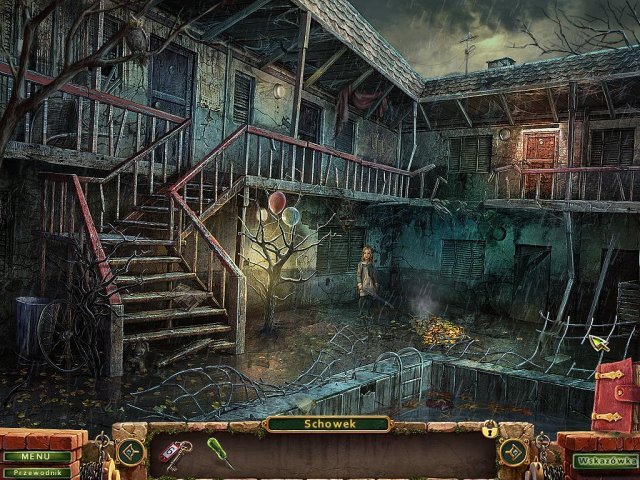This screenshot has width=640, height=480.
Task: Select the red key tag item
Action: pos(176,452)
